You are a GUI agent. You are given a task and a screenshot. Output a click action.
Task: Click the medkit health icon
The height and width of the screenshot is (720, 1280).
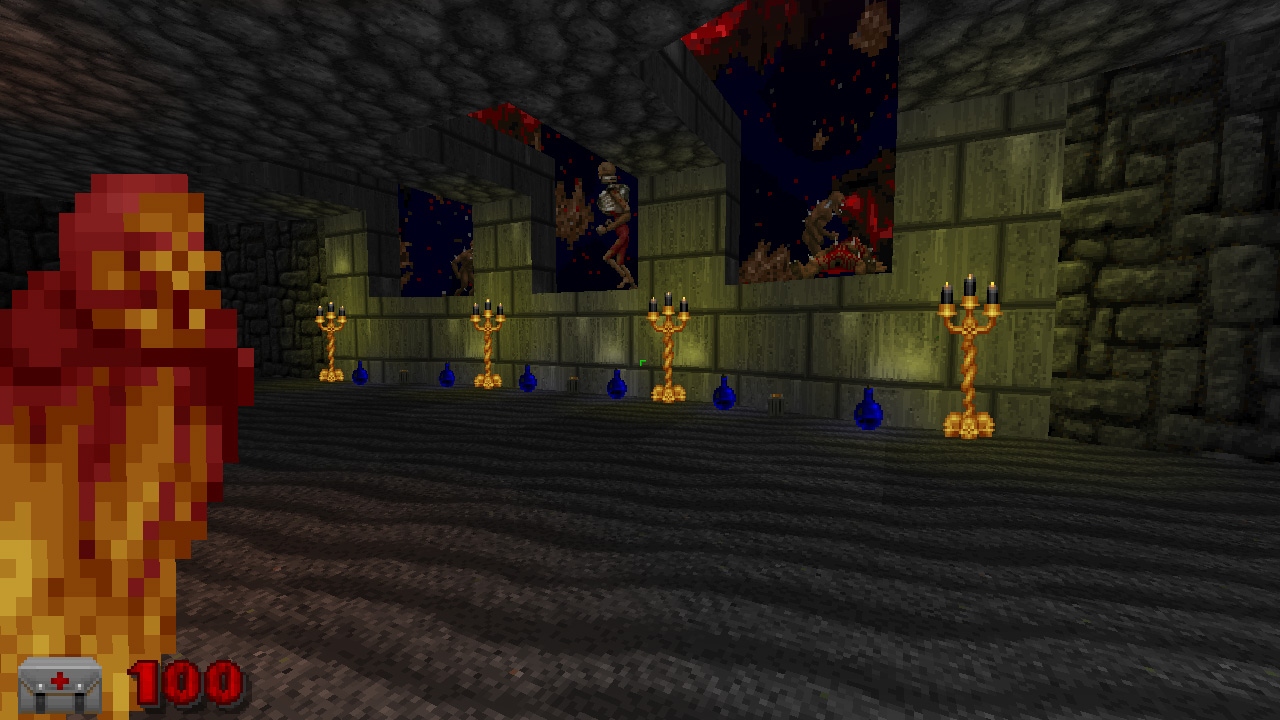pyautogui.click(x=60, y=685)
